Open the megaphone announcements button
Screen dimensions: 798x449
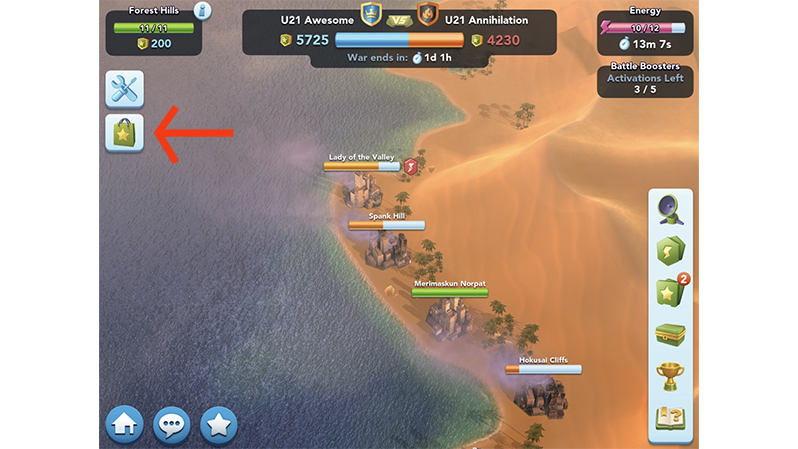(669, 210)
